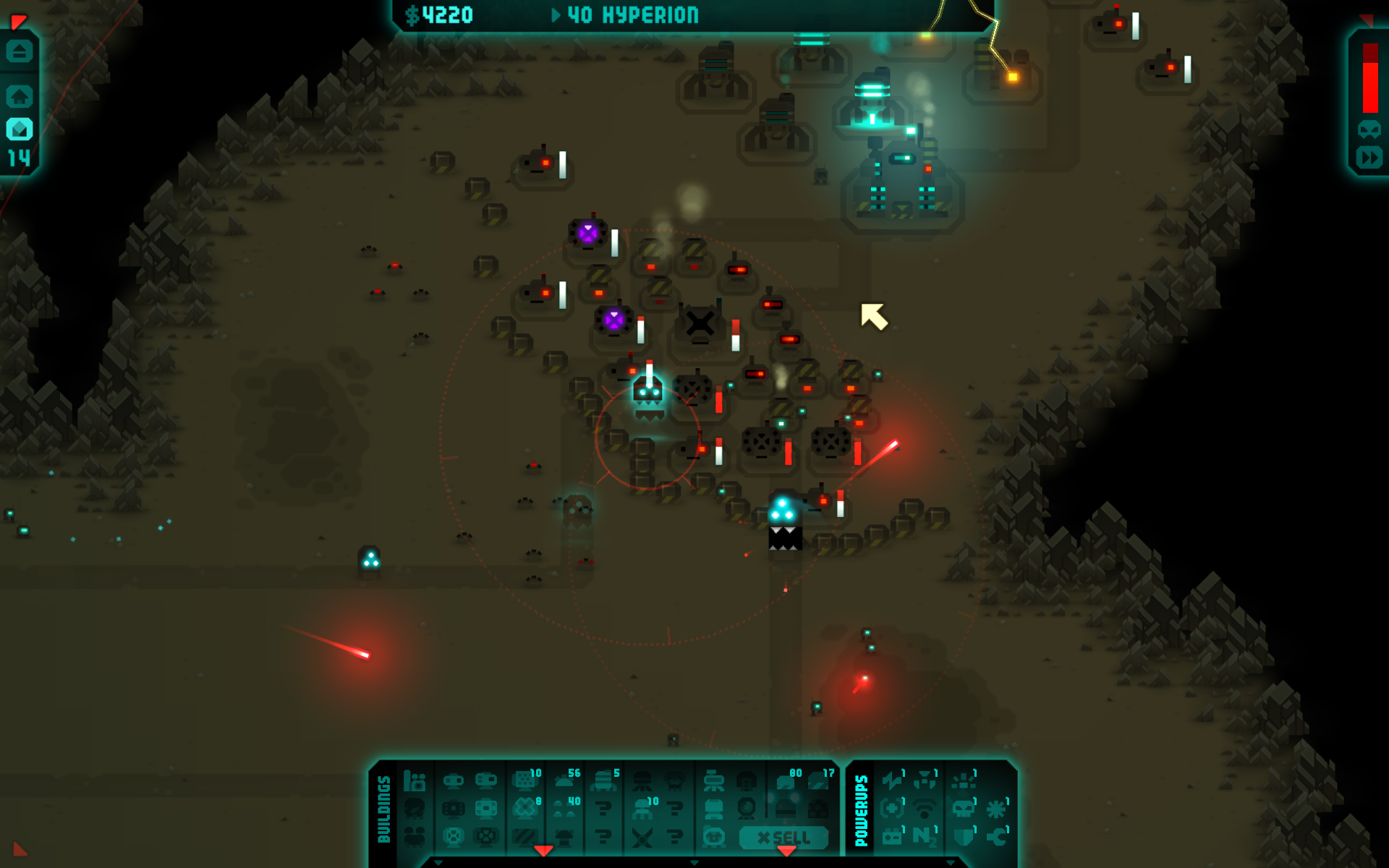Click the skull icon under the red bar
The width and height of the screenshot is (1389, 868).
pos(1369,129)
